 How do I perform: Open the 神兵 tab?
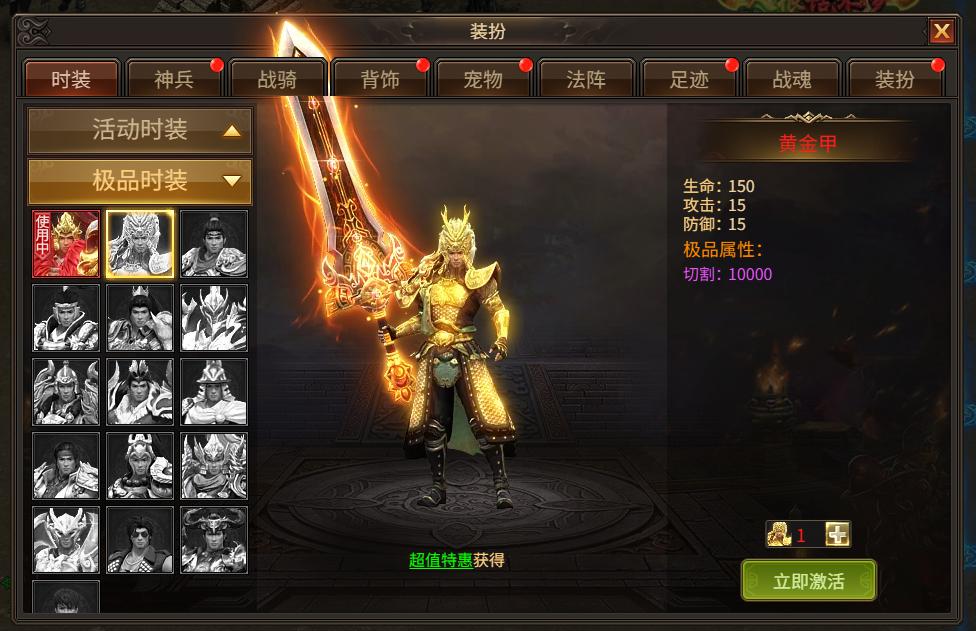(x=174, y=79)
